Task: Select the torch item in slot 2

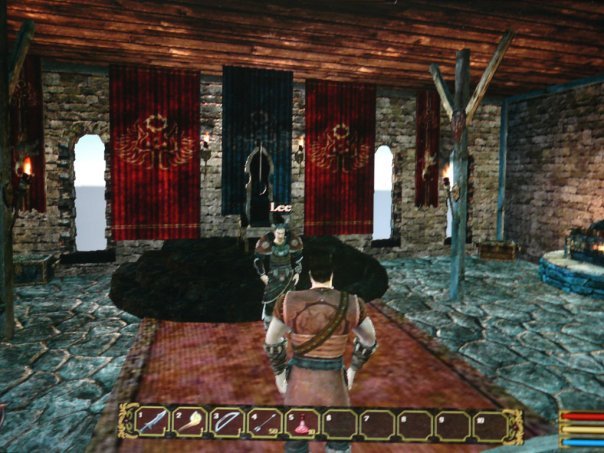Action: [190, 424]
